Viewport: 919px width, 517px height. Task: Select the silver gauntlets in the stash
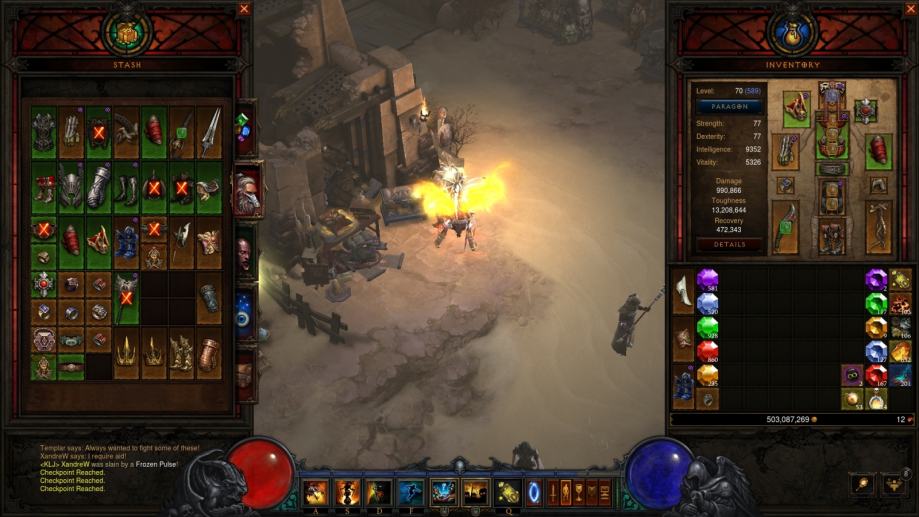(x=98, y=186)
